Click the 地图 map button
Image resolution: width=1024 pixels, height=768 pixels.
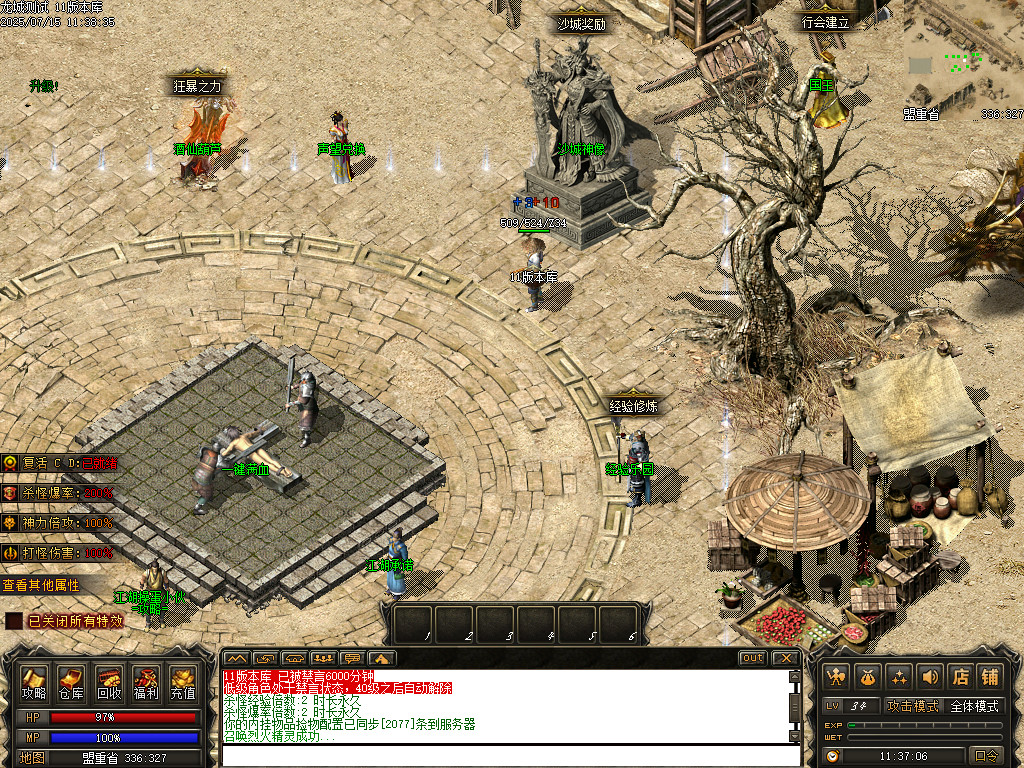coord(33,757)
